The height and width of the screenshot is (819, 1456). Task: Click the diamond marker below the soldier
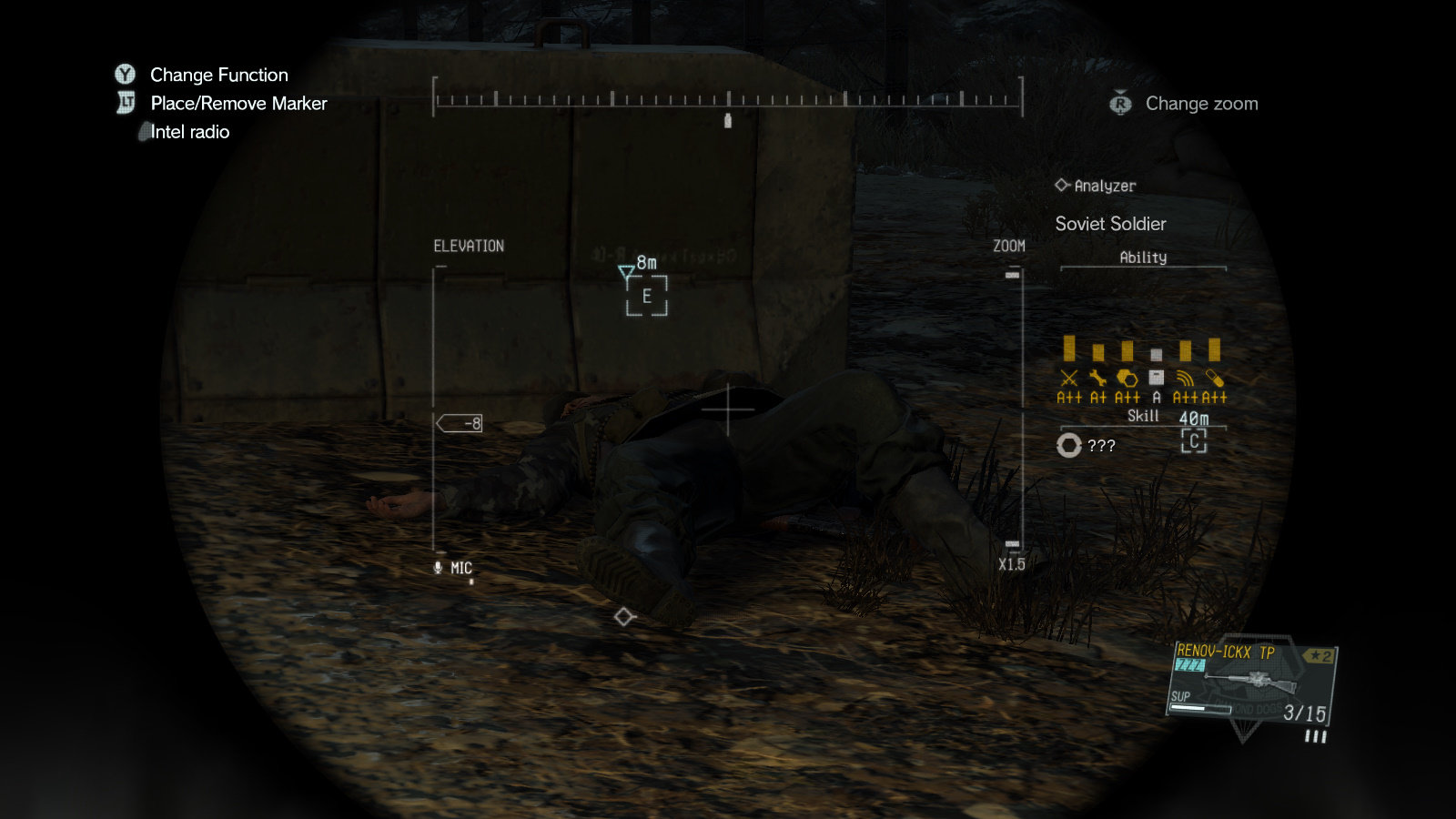pyautogui.click(x=623, y=617)
